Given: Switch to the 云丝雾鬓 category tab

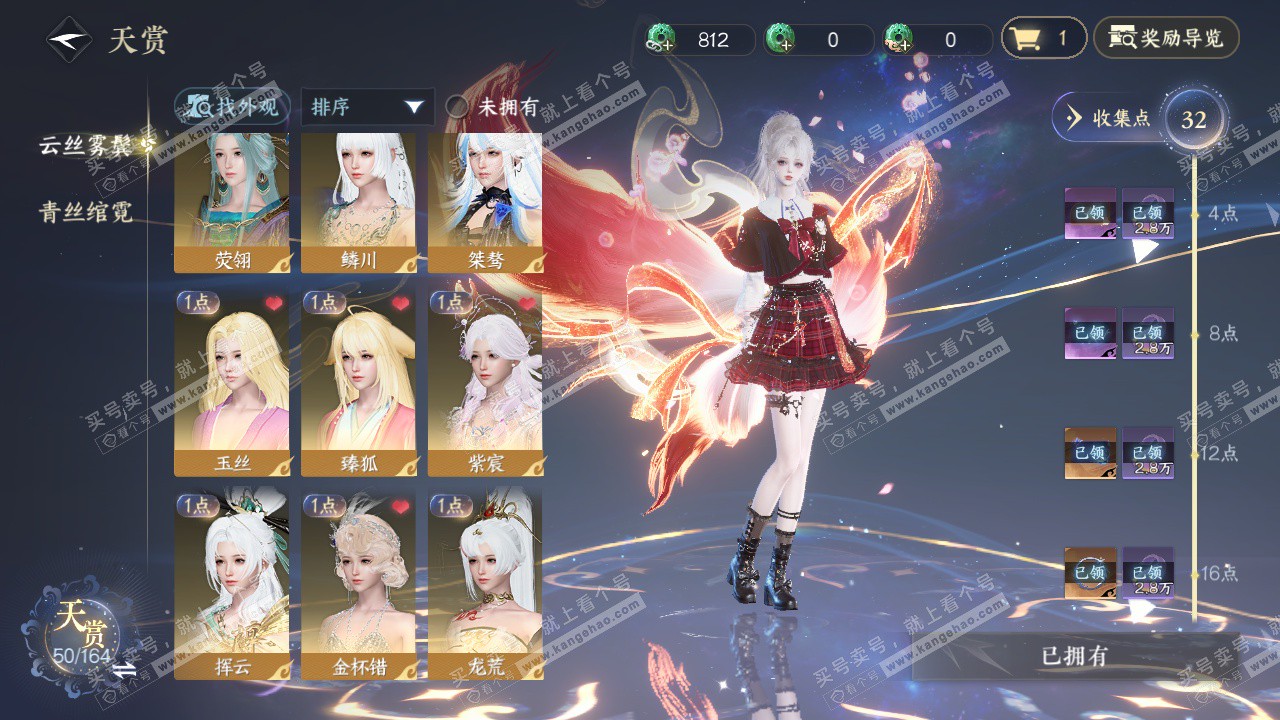Looking at the screenshot, I should tap(86, 144).
